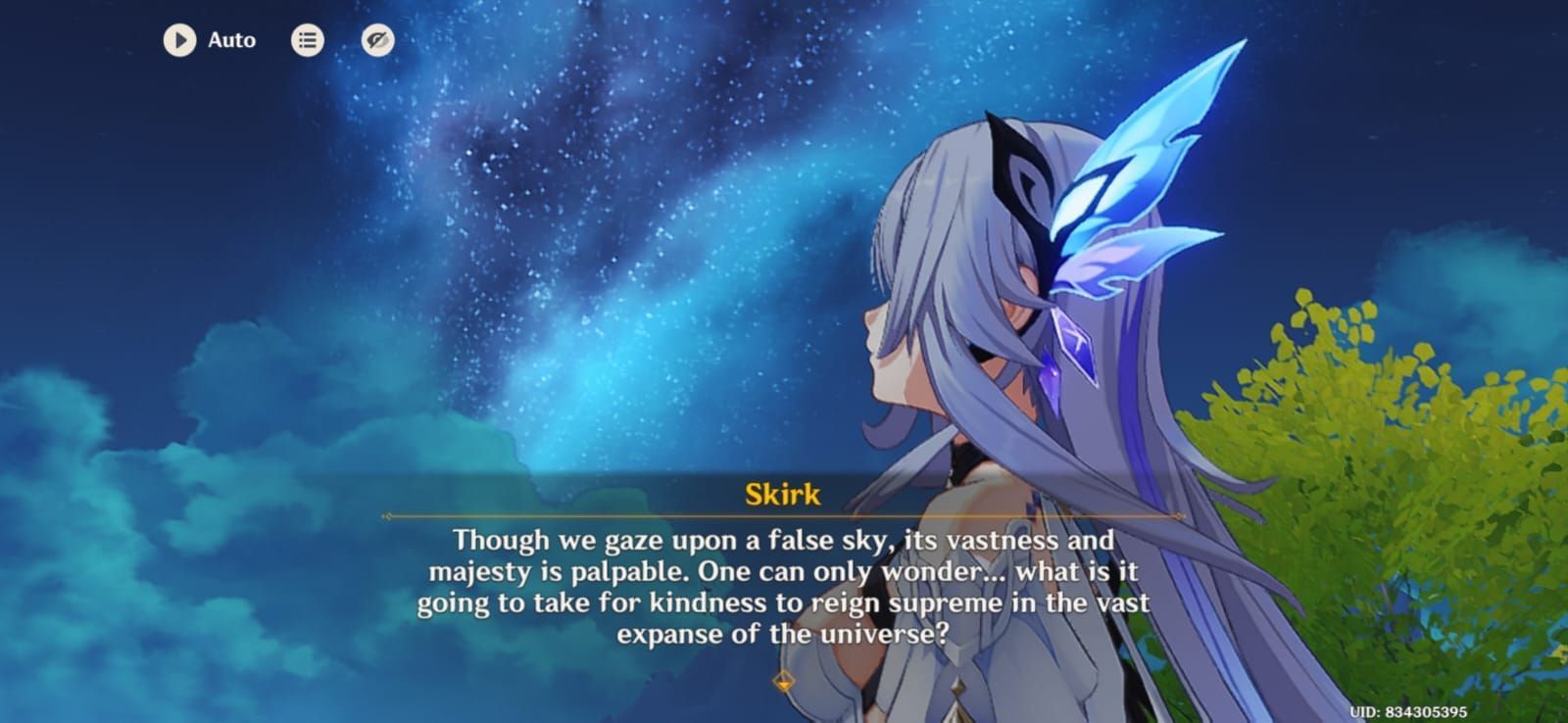Select the Skirk name label

pyautogui.click(x=782, y=495)
